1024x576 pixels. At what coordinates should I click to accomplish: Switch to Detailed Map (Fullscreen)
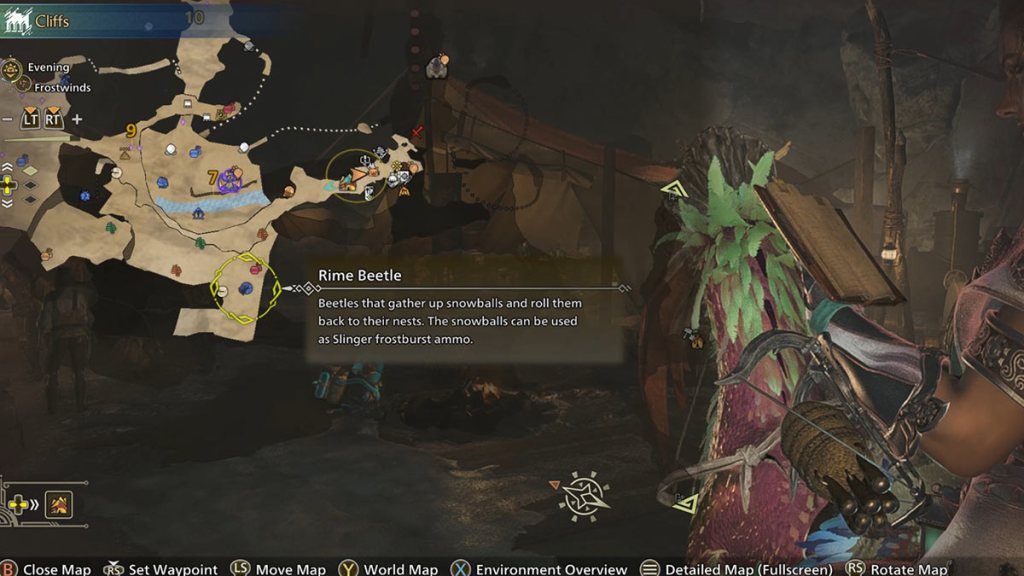point(748,569)
